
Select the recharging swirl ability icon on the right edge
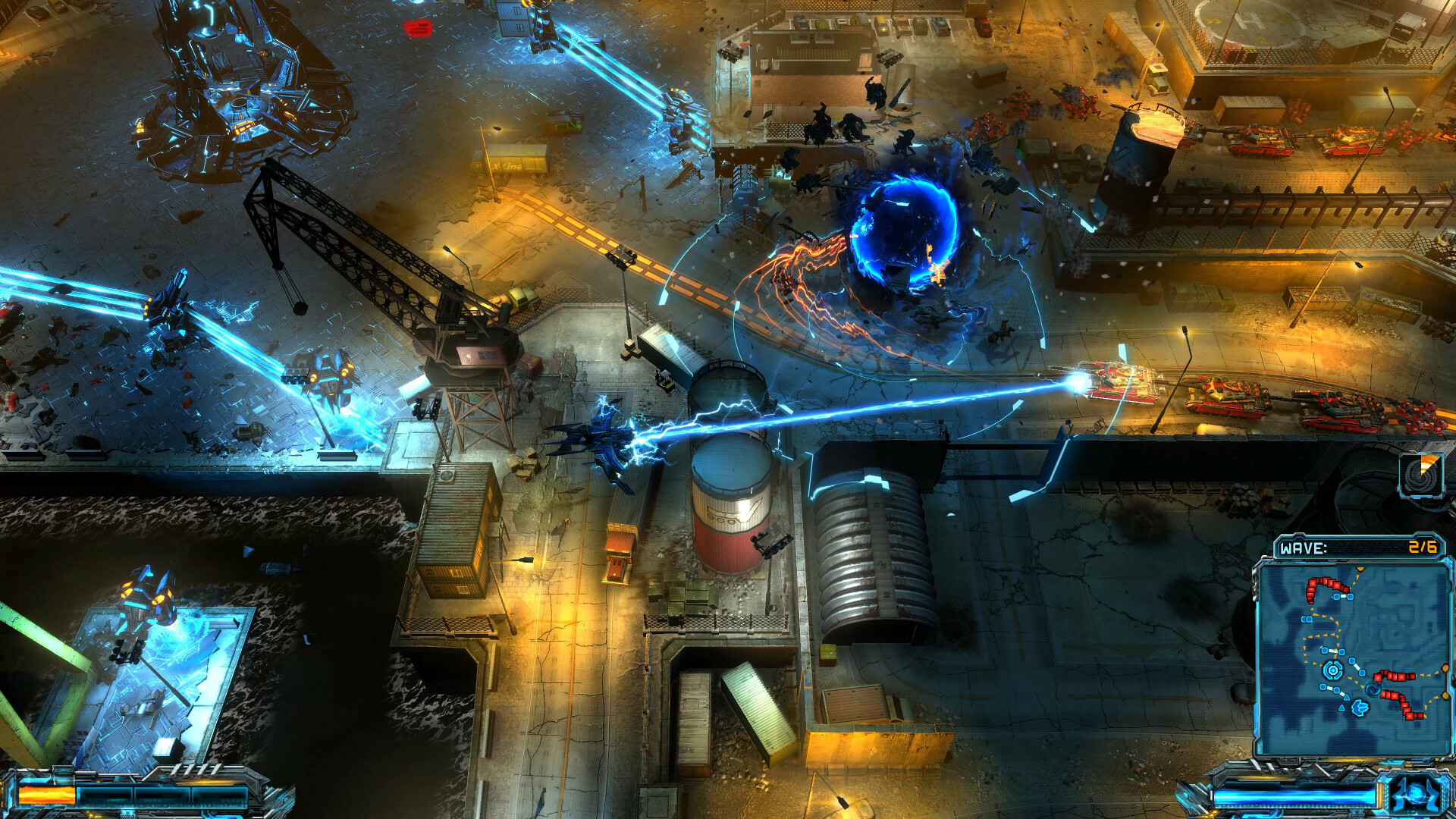[x=1422, y=475]
